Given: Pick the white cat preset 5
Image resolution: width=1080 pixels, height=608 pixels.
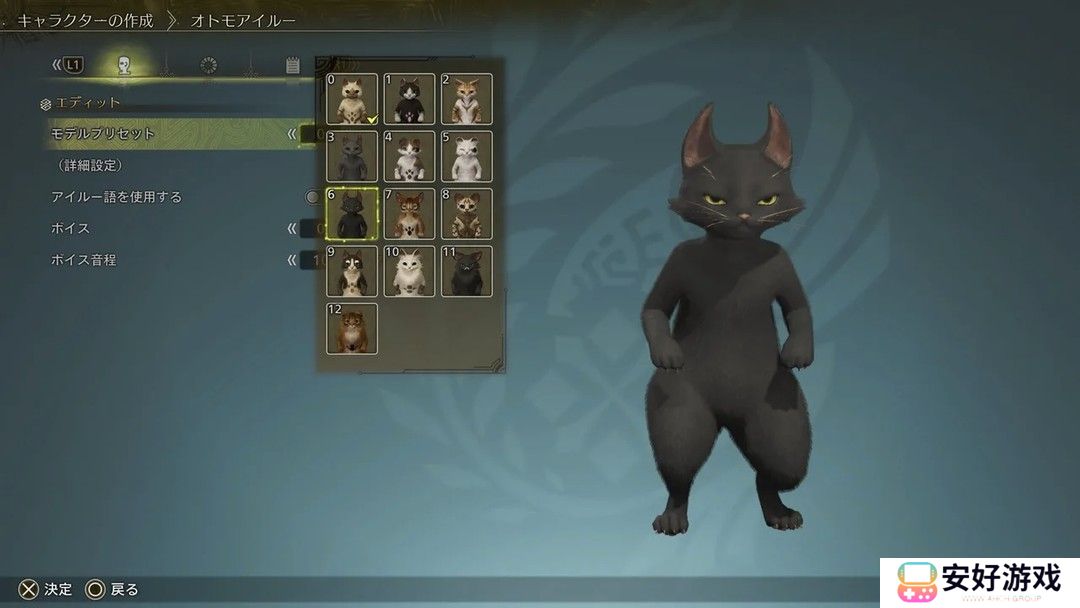Looking at the screenshot, I should coord(467,156).
